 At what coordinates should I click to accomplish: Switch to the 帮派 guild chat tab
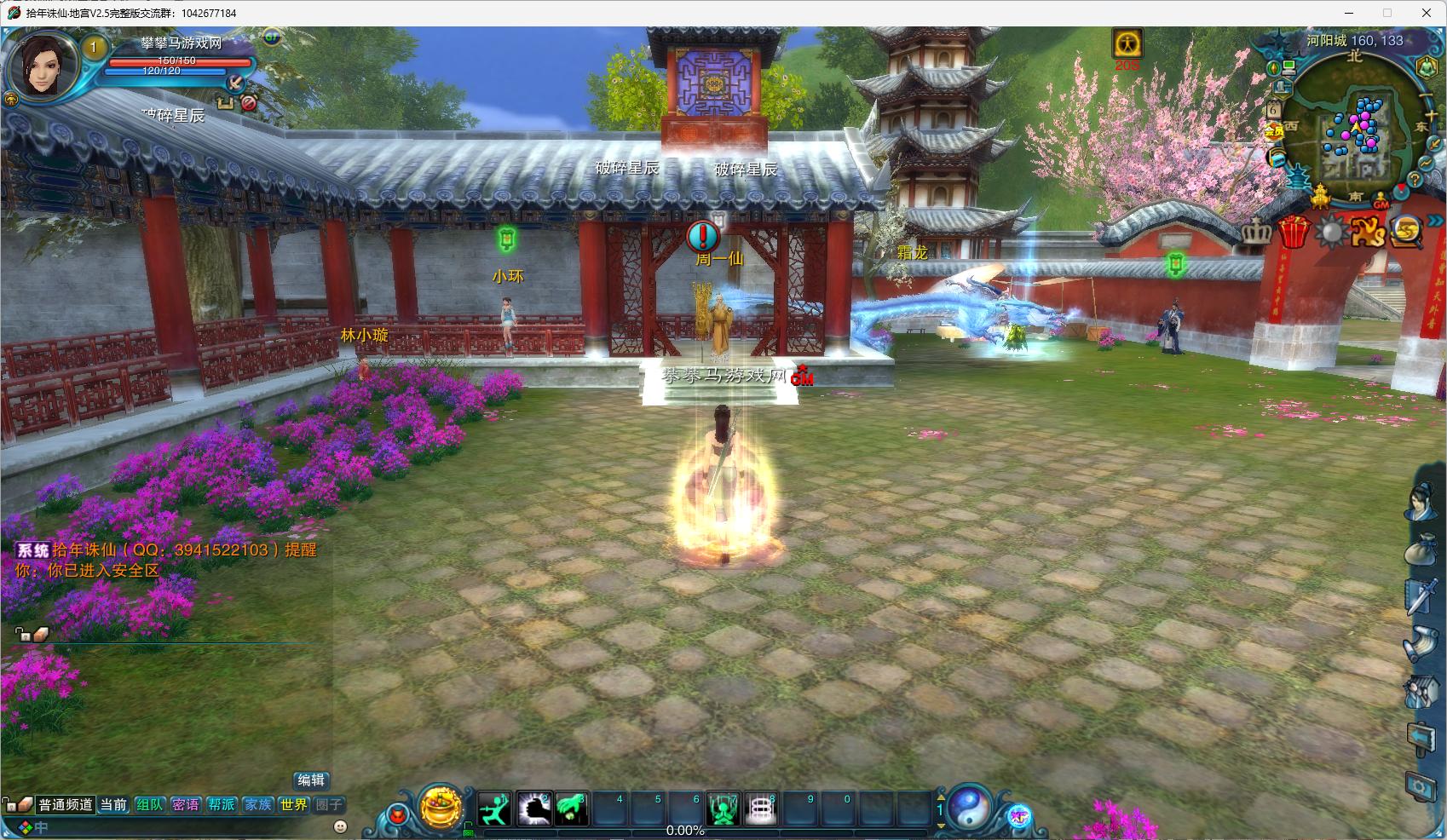pos(222,805)
